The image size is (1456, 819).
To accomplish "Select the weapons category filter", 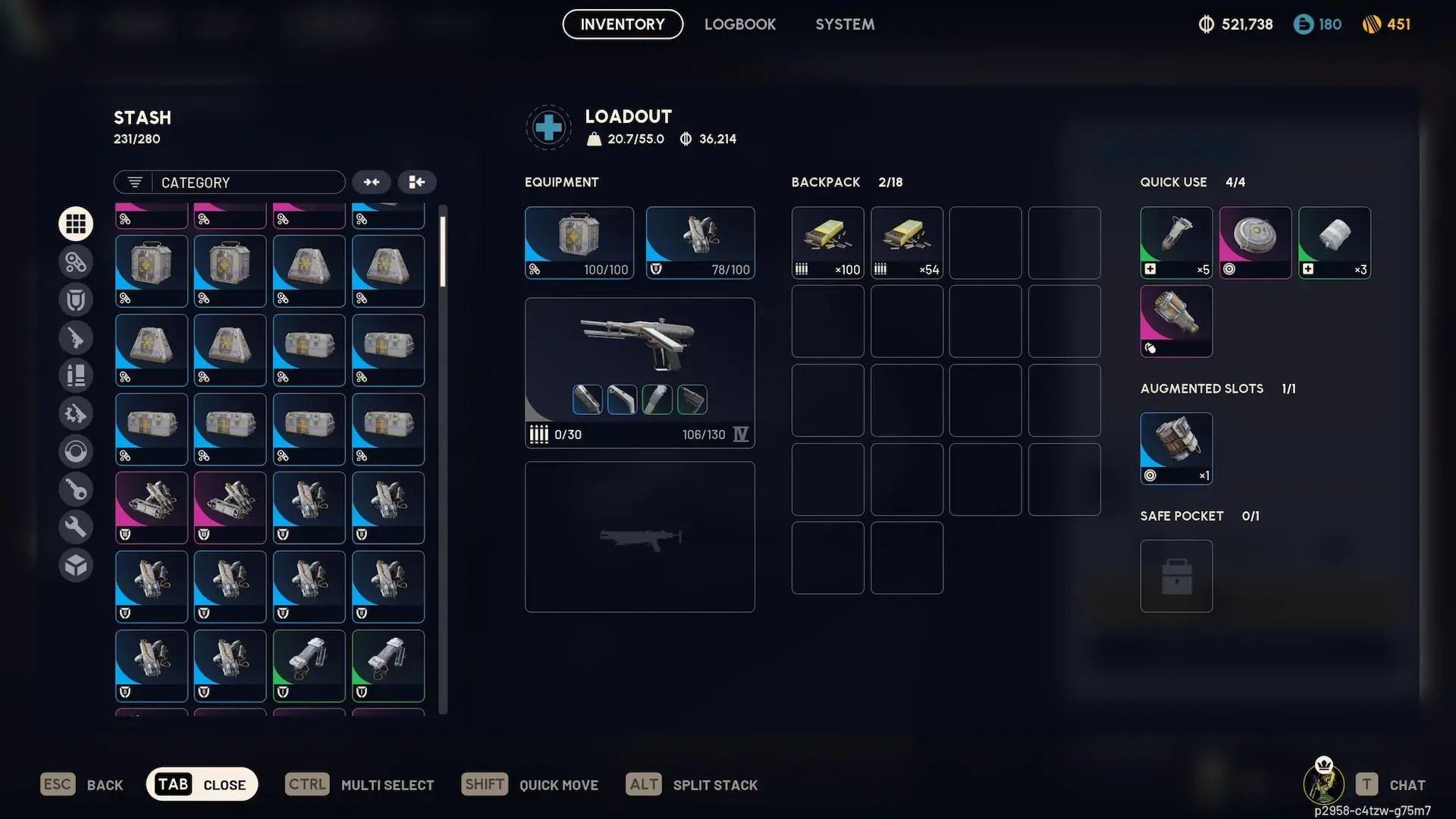I will [x=76, y=337].
